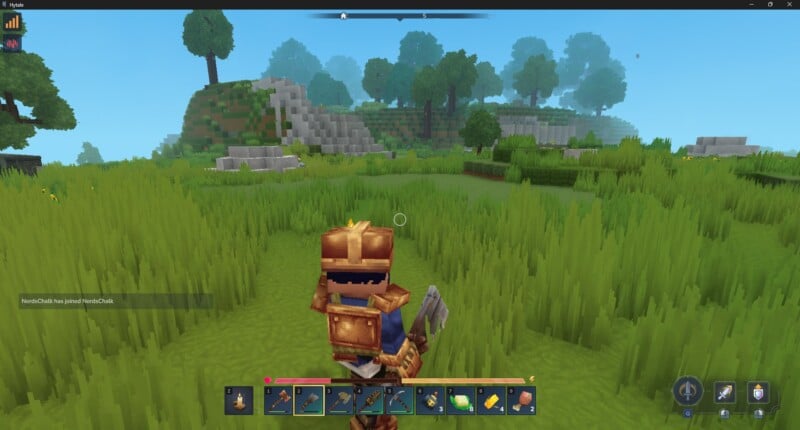Image resolution: width=800 pixels, height=430 pixels.
Task: Click the orange signal bars icon
Action: coord(12,21)
